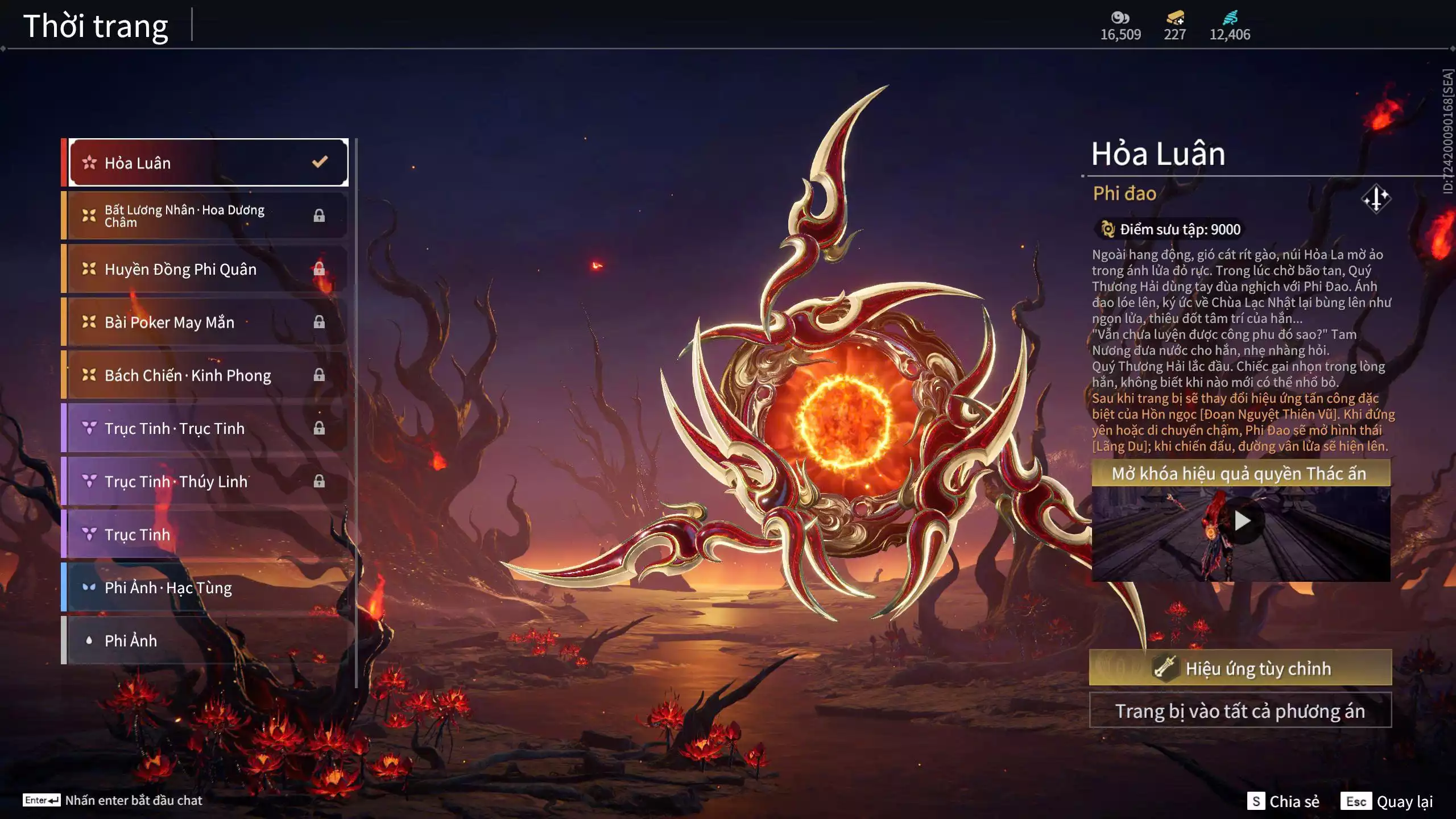Open Hiệu ứng tùy chỉnh effect customization
Screen dimensions: 1456x819
[1240, 668]
